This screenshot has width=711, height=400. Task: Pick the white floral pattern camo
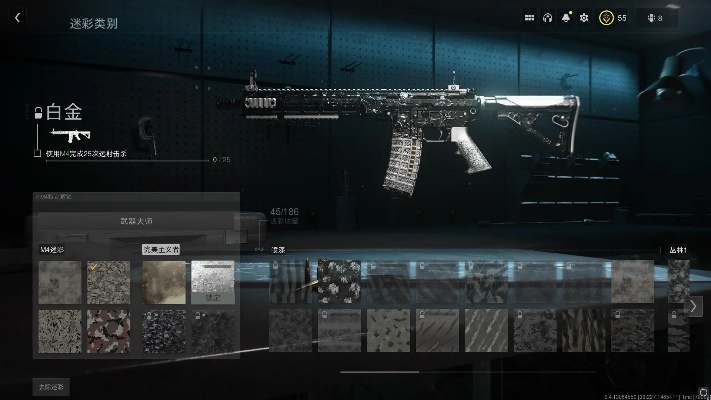[x=339, y=281]
